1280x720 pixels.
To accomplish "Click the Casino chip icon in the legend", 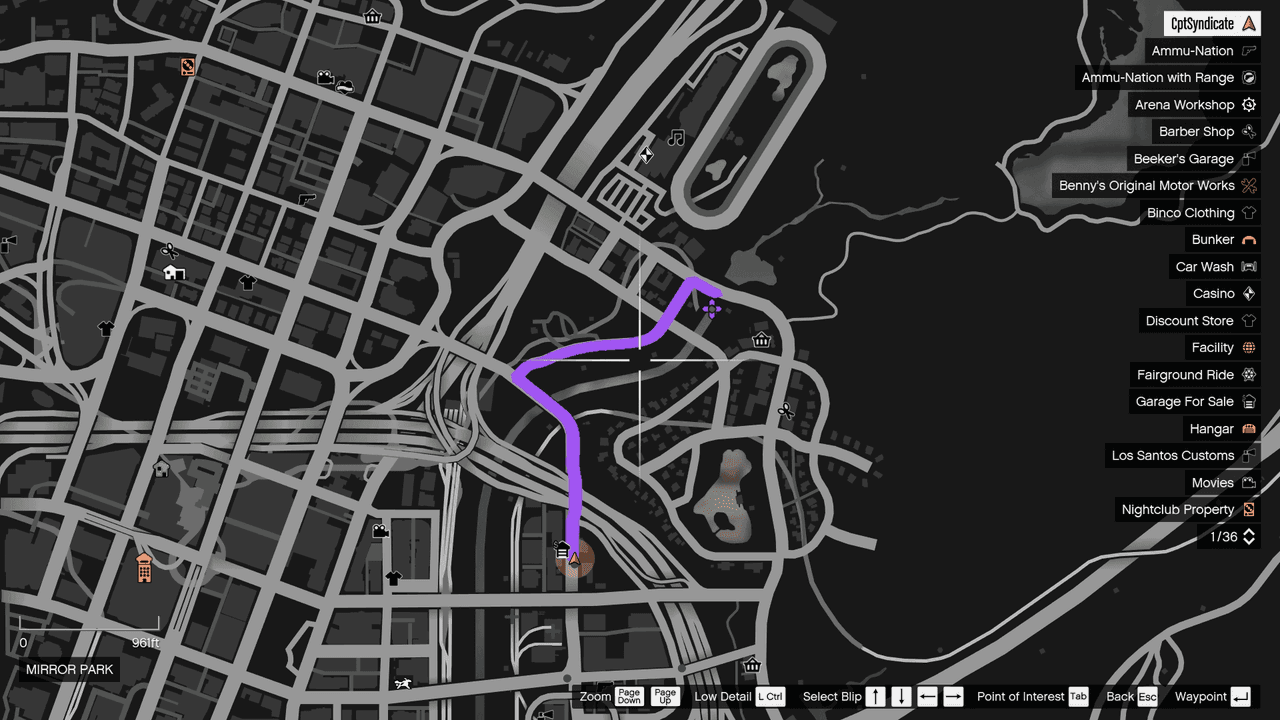I will point(1248,293).
